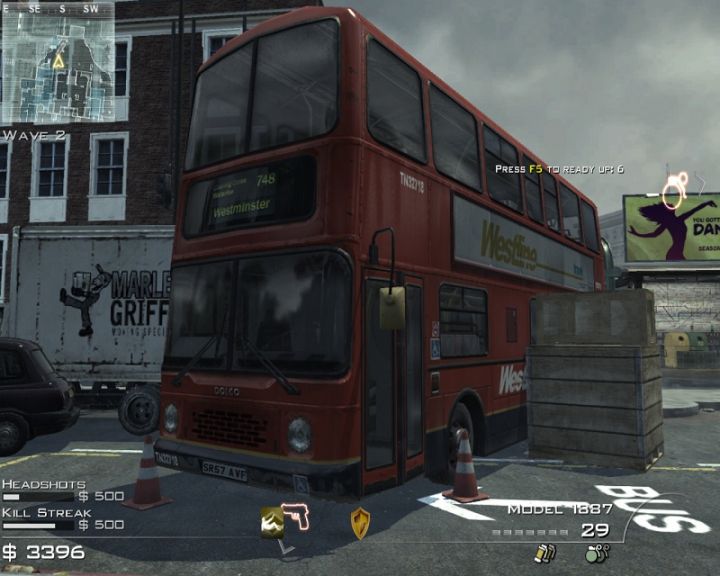Image resolution: width=720 pixels, height=576 pixels.
Task: Select the yellow player arrow on the minimap
Action: [x=59, y=60]
